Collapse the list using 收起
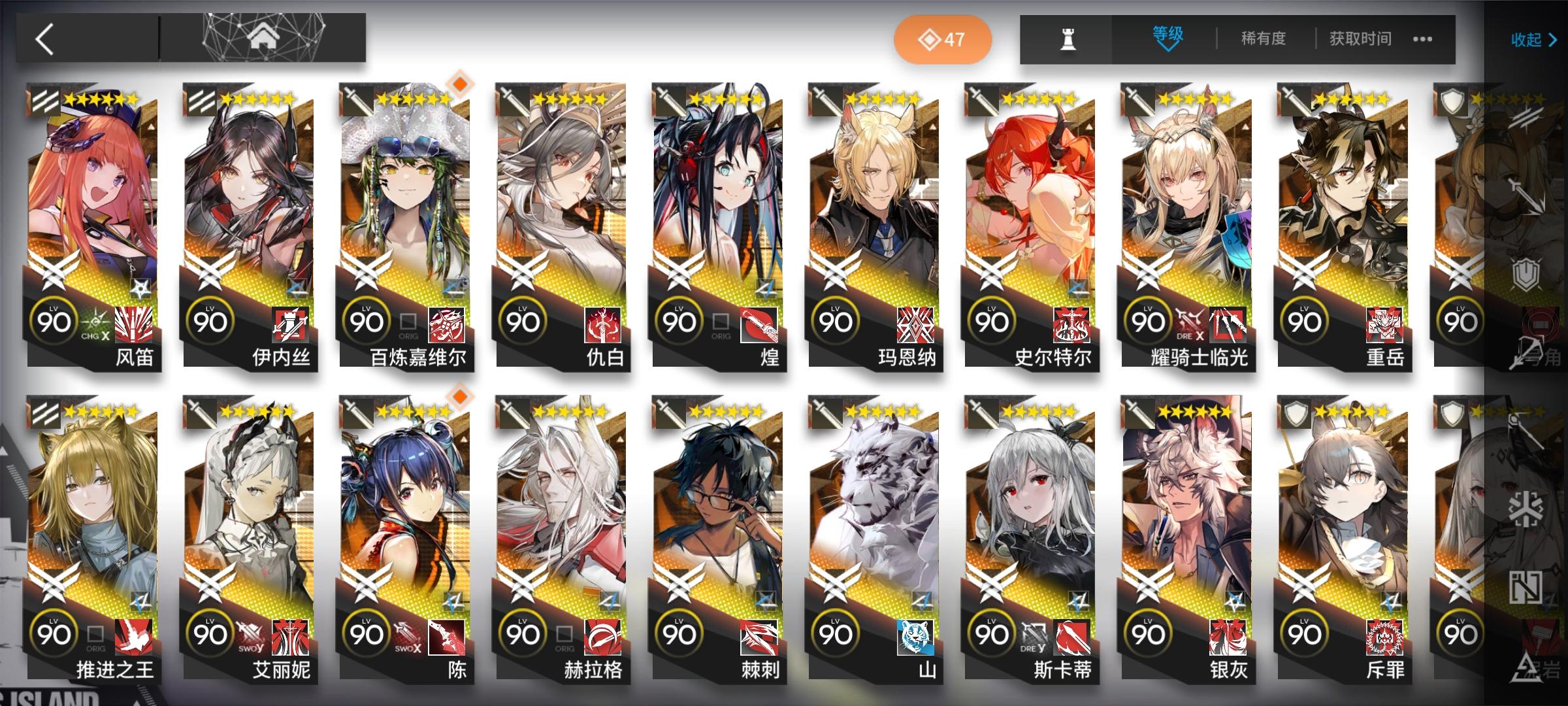The image size is (1568, 706). [1529, 39]
